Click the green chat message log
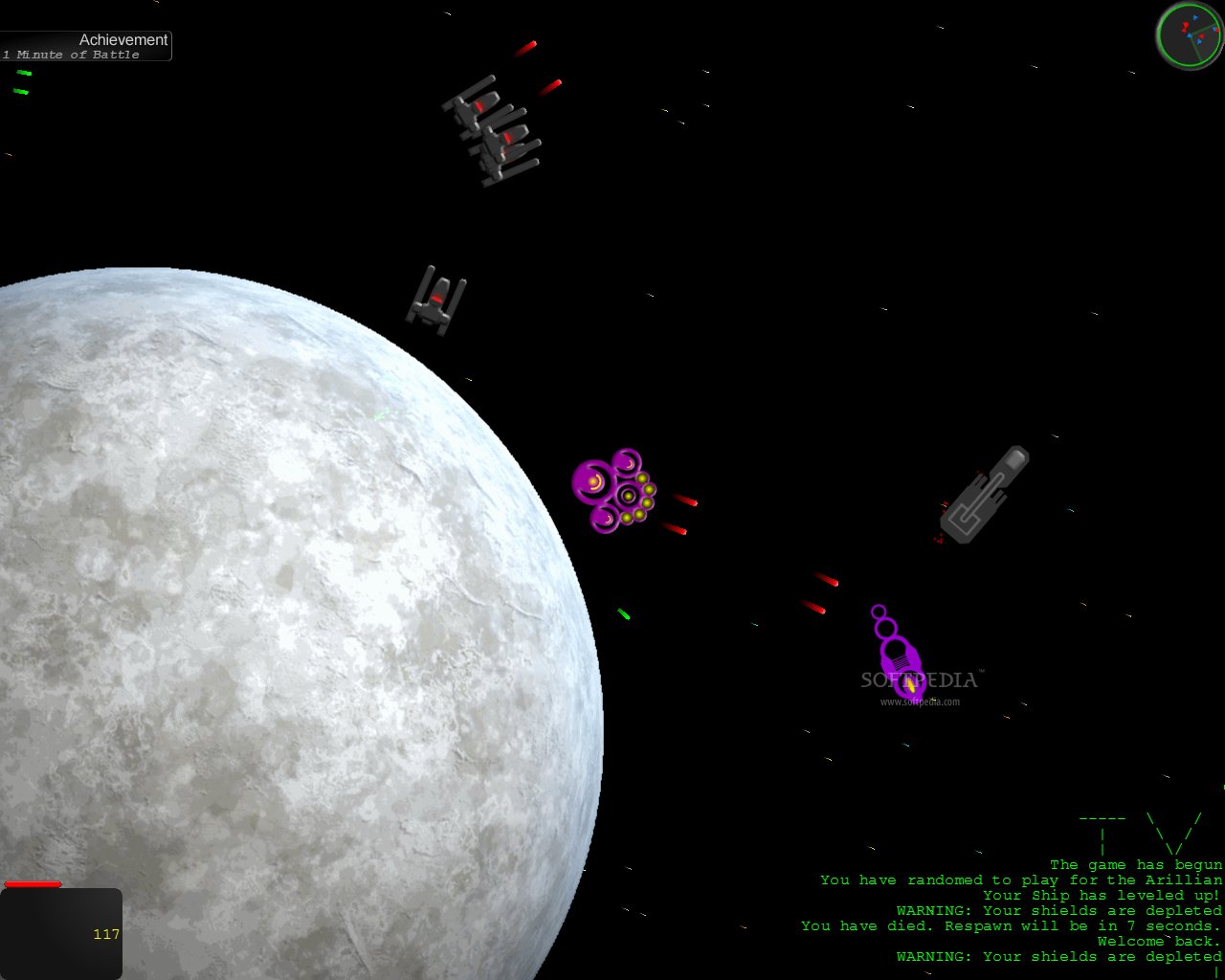The width and height of the screenshot is (1225, 980). (x=1014, y=911)
